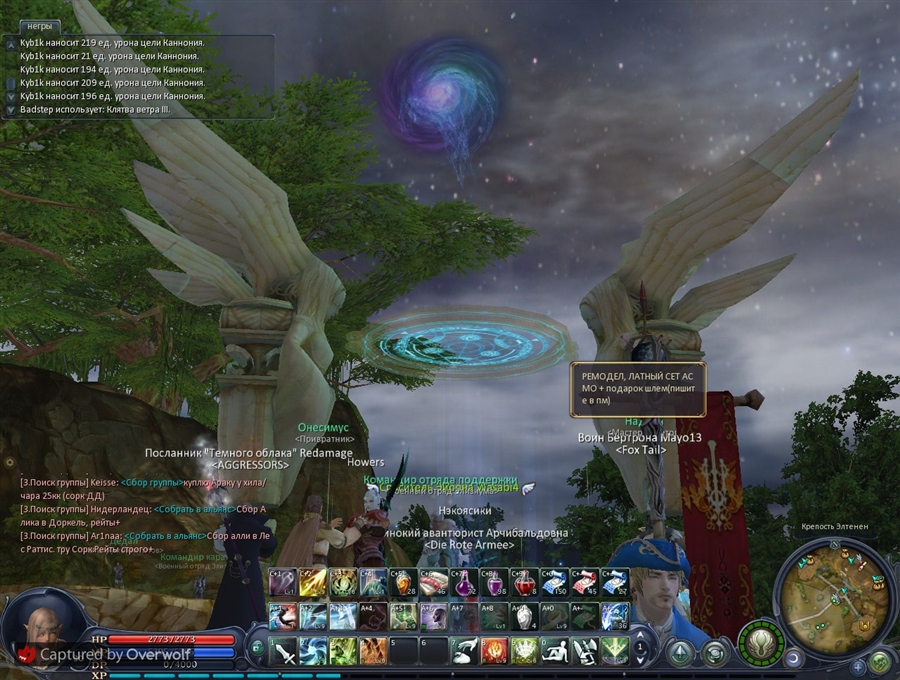Image resolution: width=900 pixels, height=680 pixels.
Task: Use the crossed swords attack skill
Action: coord(284,651)
